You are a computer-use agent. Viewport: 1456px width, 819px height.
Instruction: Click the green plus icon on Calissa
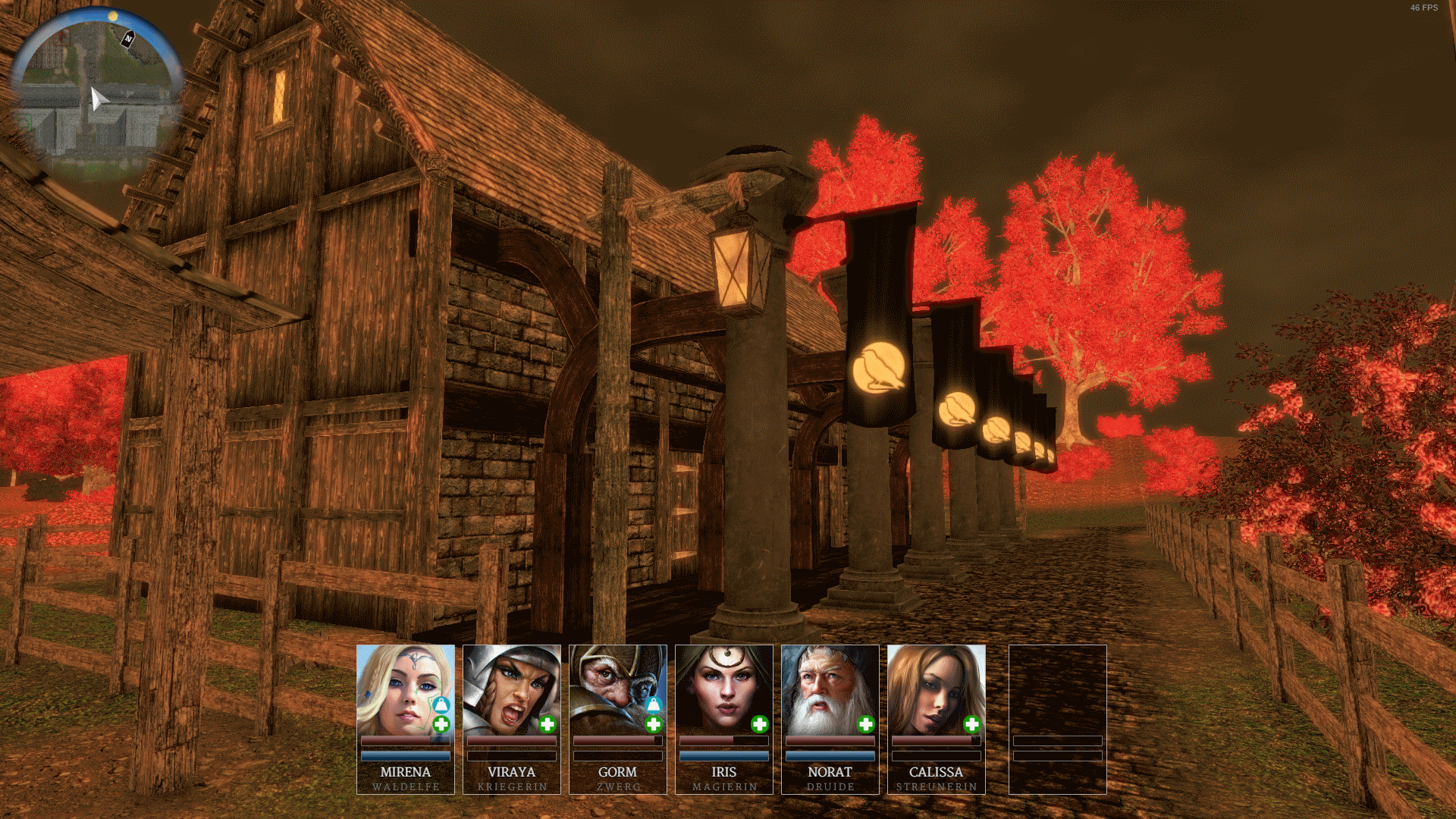pos(972,724)
